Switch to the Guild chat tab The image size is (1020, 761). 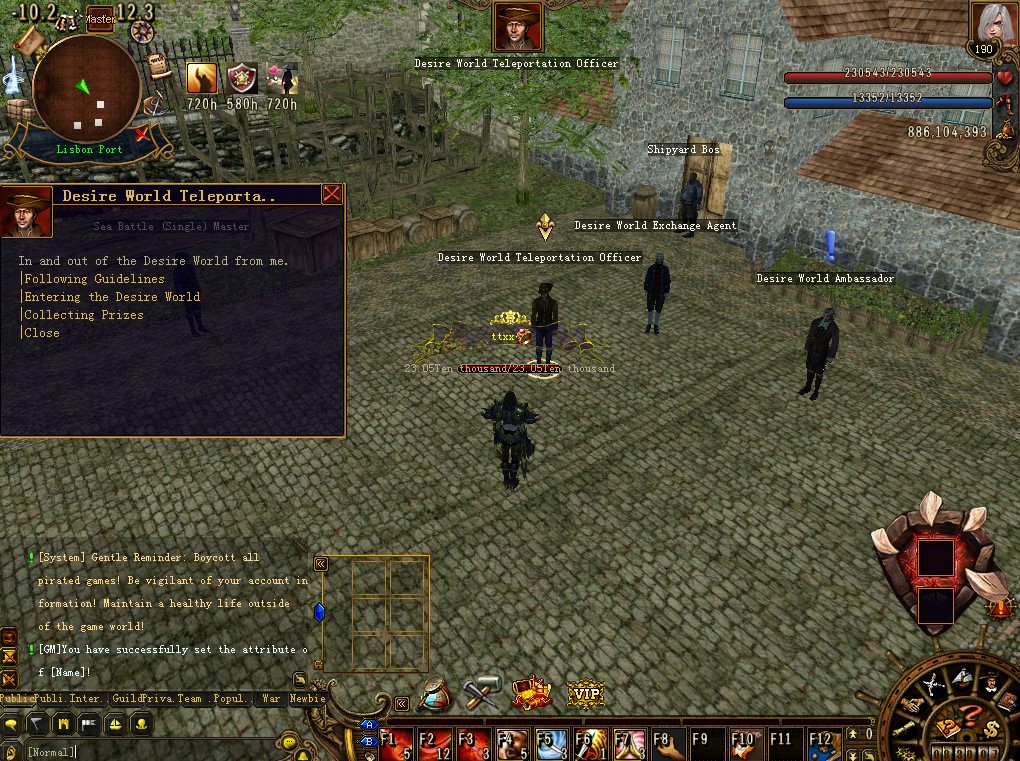tap(130, 699)
